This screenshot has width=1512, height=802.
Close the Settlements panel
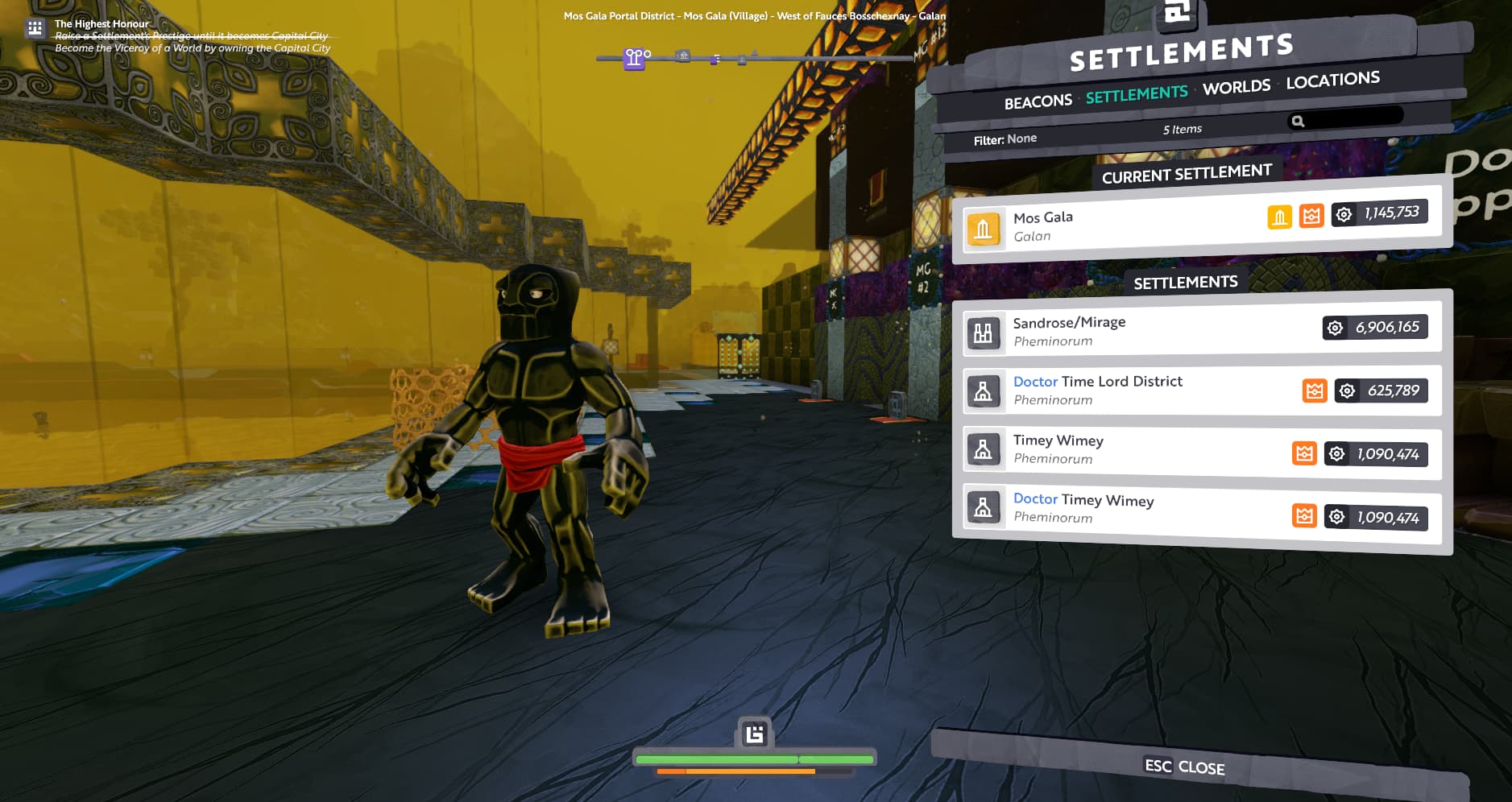(x=1184, y=767)
